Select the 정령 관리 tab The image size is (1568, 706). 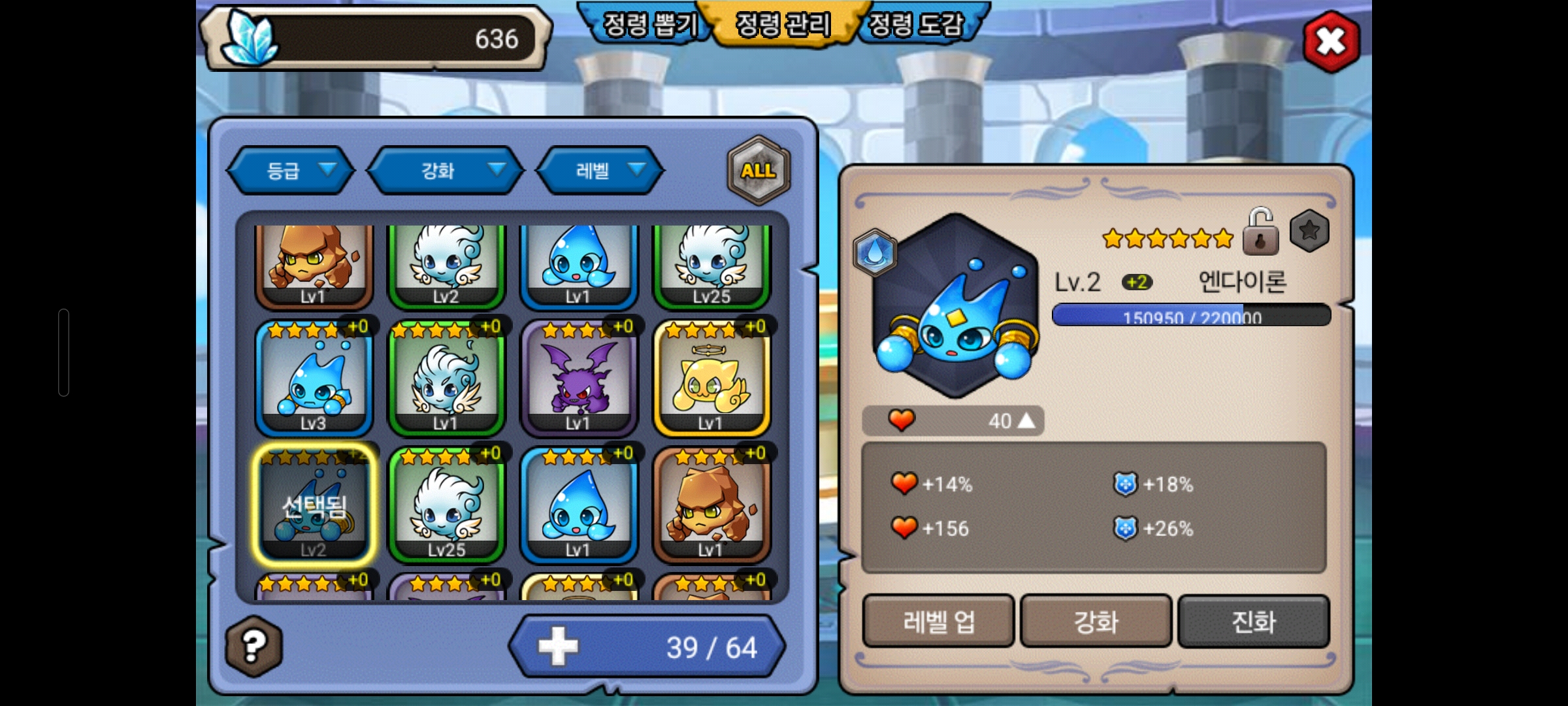click(x=783, y=25)
